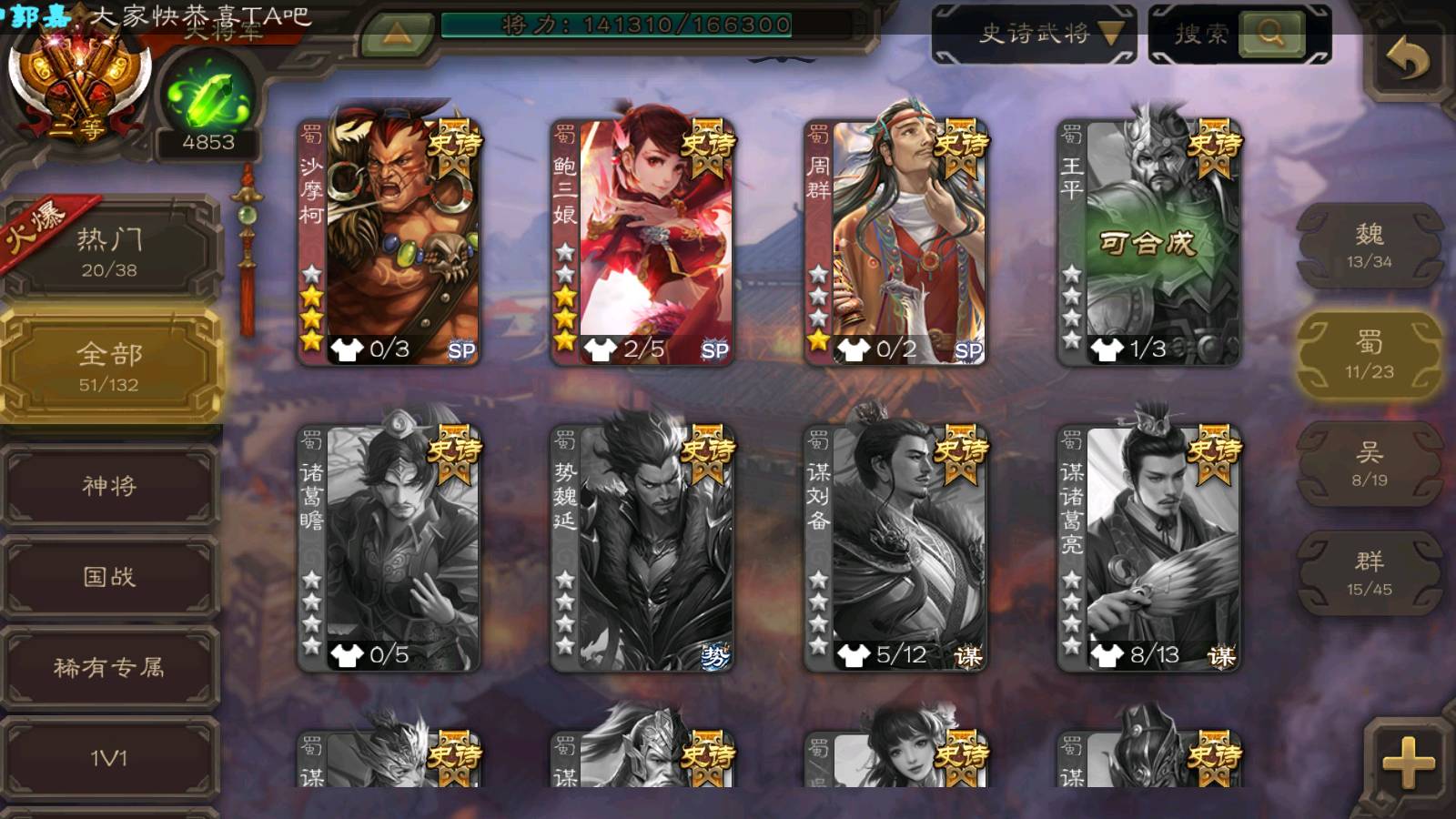Open the 周群 hero card
The image size is (1456, 819).
895,242
